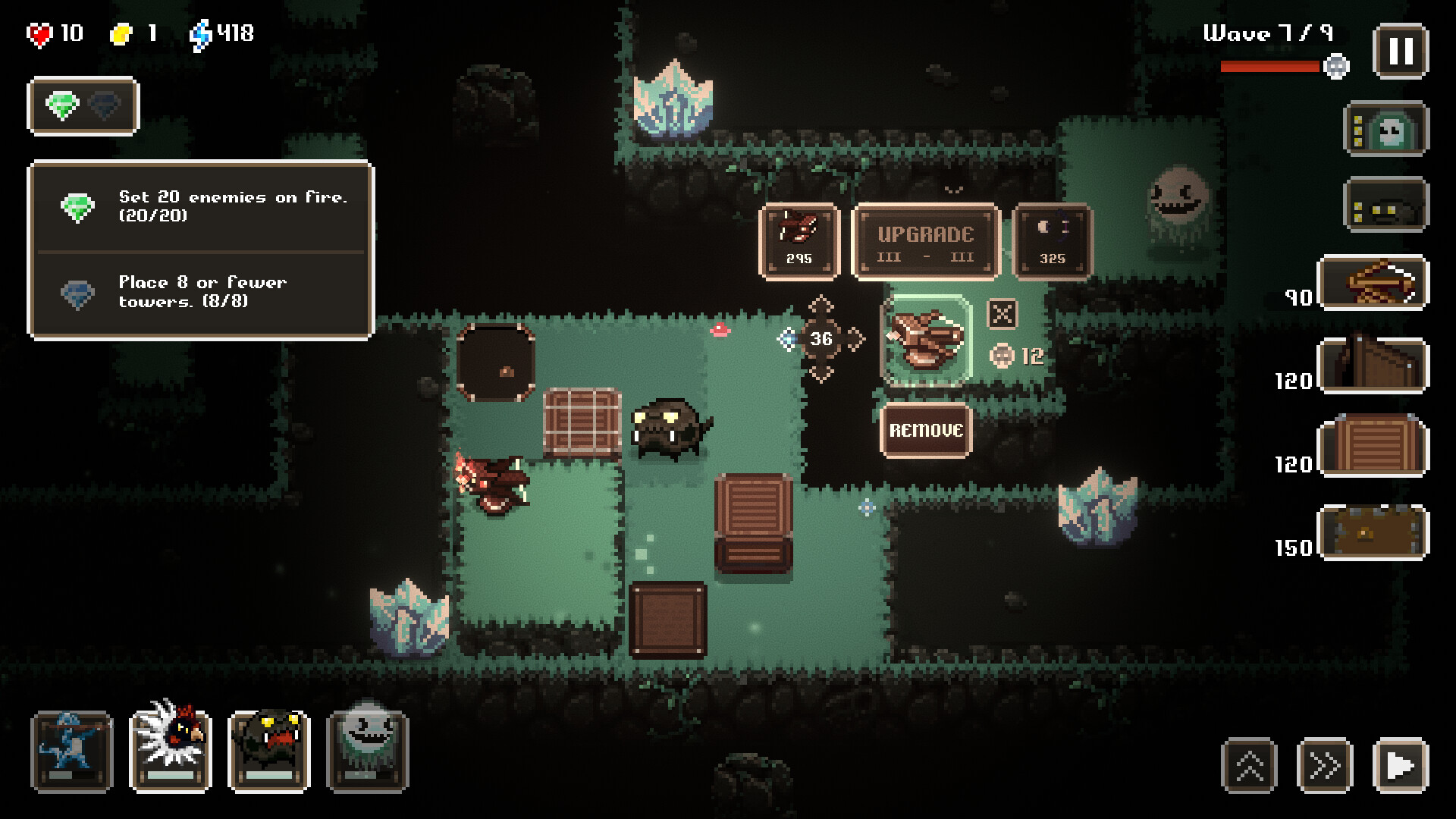Close the tower info with the X
The image size is (1456, 819).
point(1001,313)
